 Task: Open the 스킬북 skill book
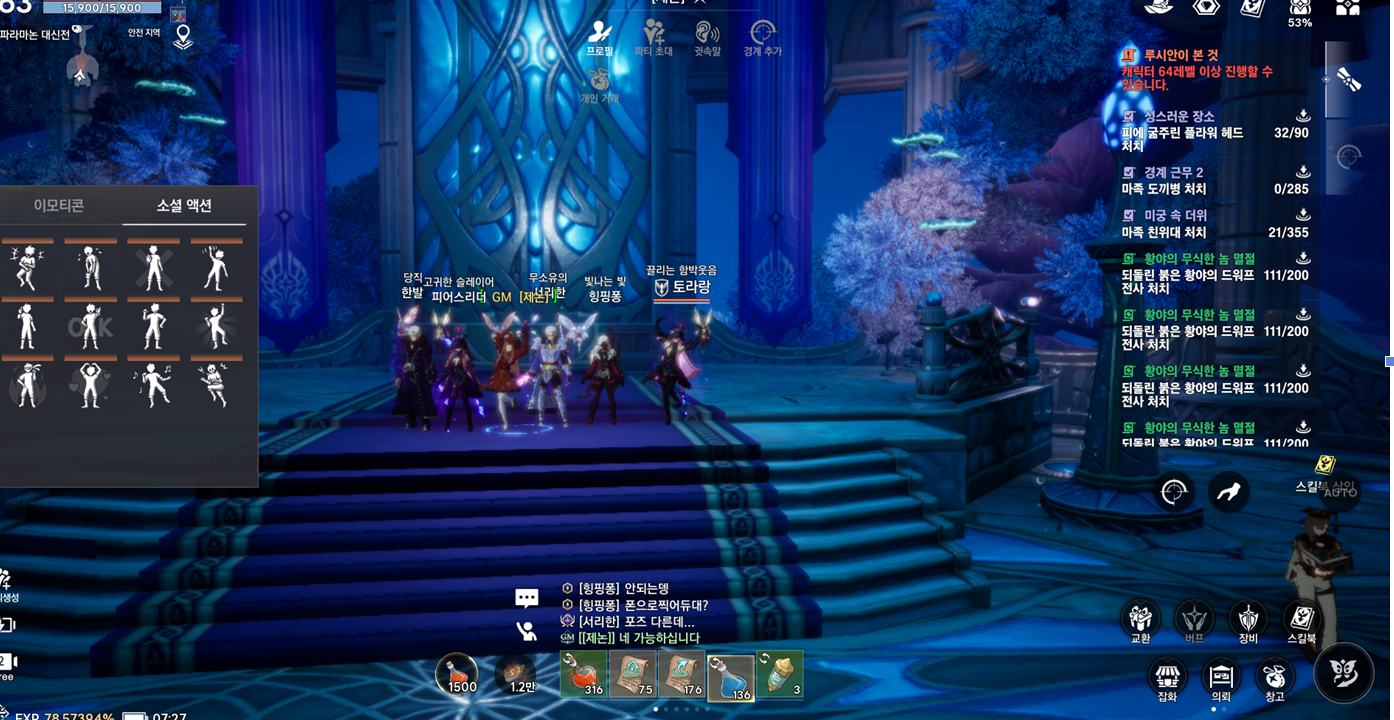1301,622
